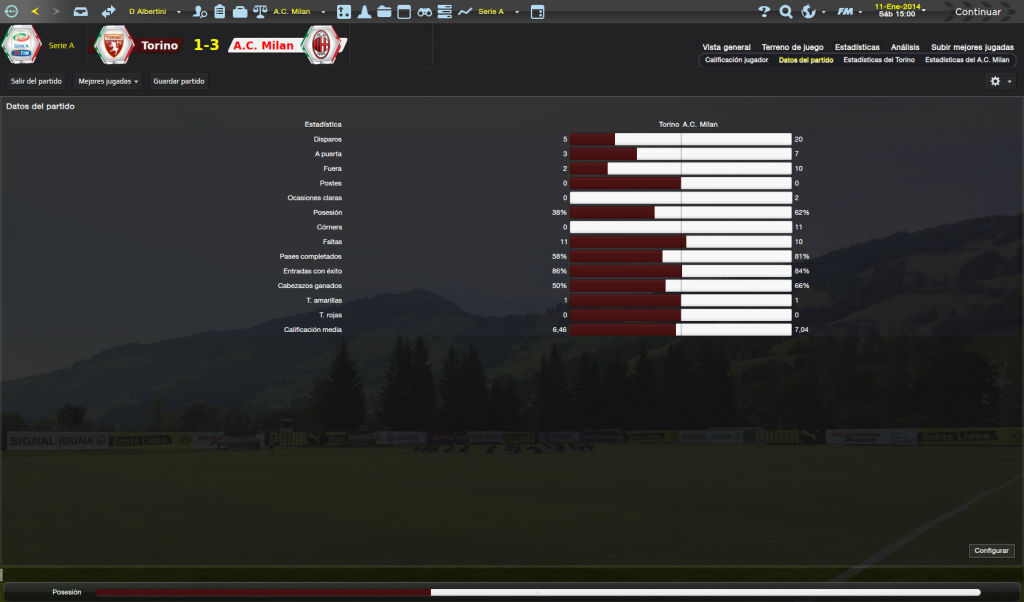Open the FM menu dropdown

point(850,12)
